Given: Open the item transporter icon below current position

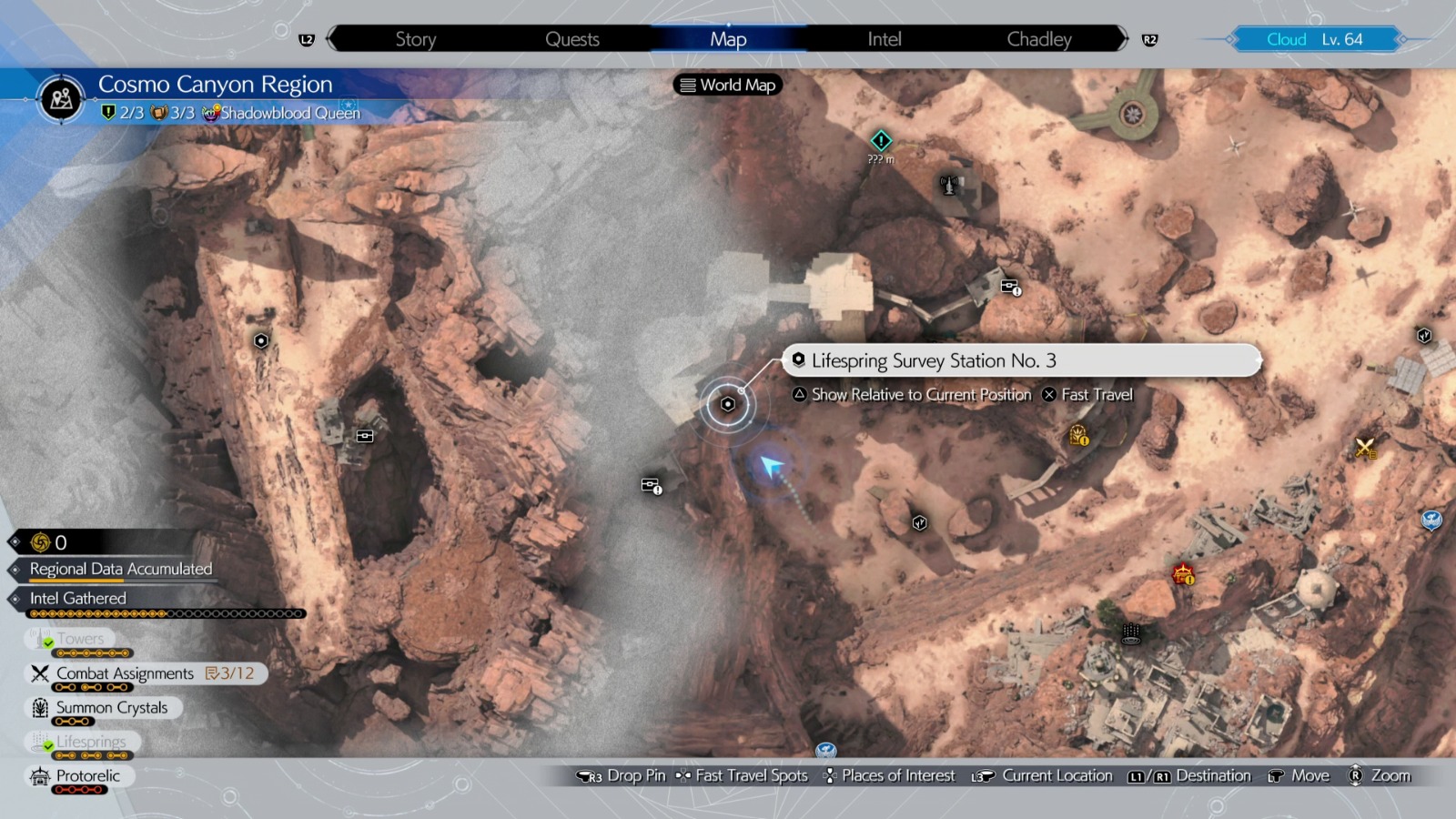Looking at the screenshot, I should click(x=652, y=486).
